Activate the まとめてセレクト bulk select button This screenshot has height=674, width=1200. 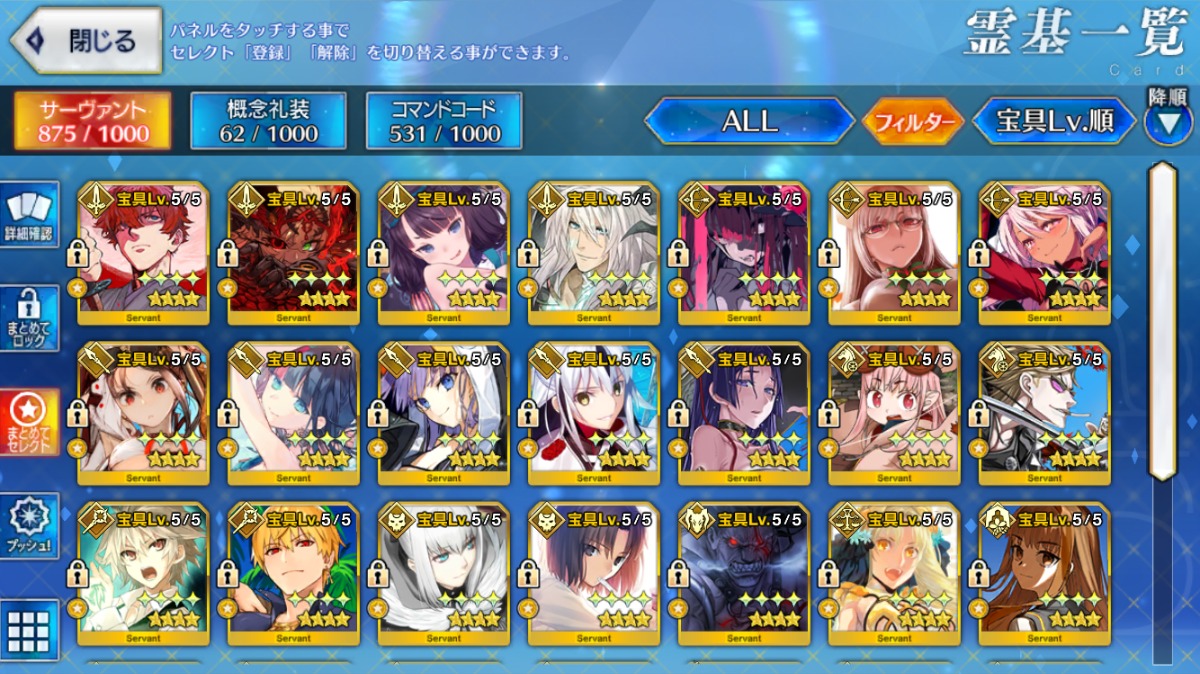point(29,421)
